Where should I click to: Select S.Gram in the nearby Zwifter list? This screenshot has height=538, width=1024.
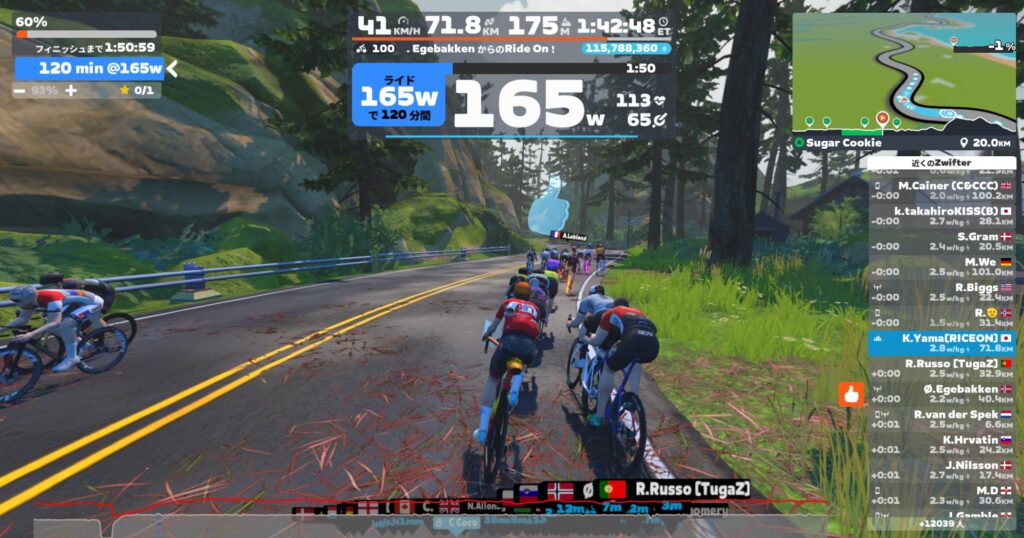click(x=942, y=242)
